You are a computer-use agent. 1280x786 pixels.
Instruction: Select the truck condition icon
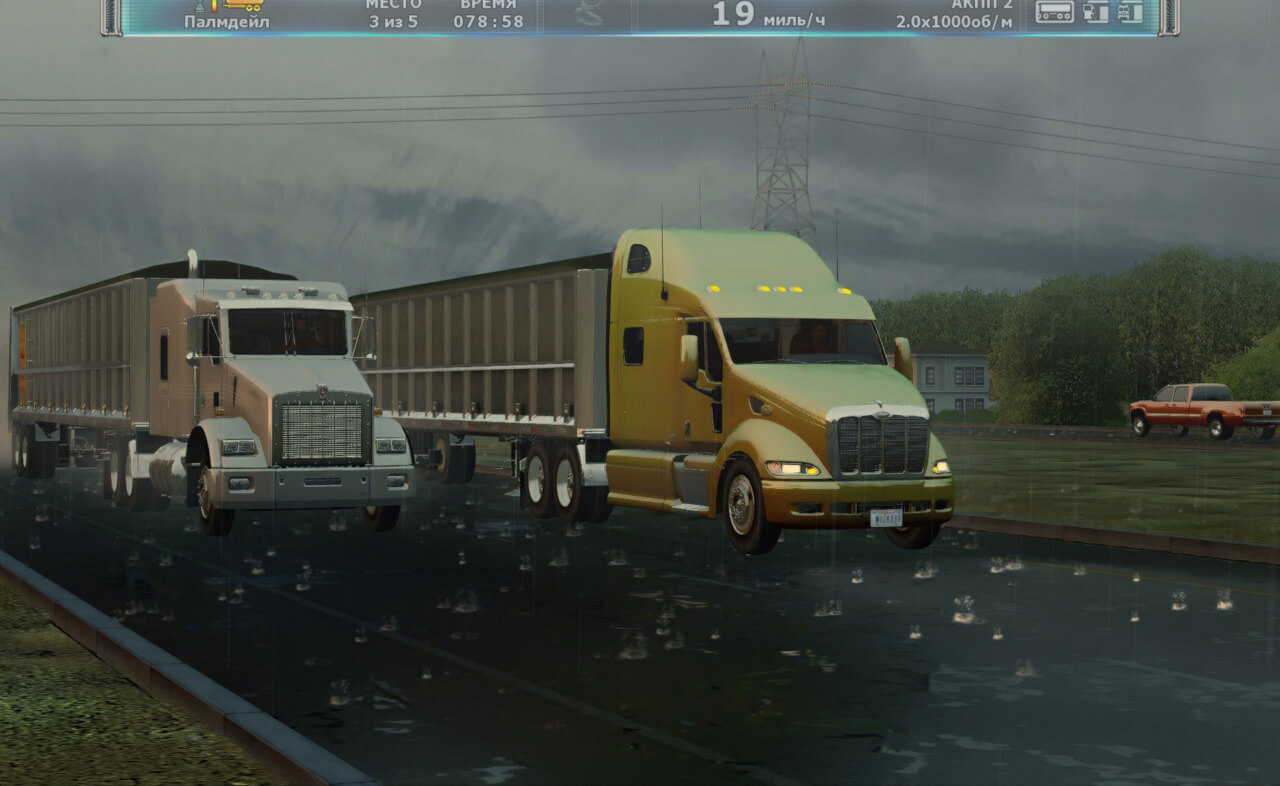(x=1130, y=12)
